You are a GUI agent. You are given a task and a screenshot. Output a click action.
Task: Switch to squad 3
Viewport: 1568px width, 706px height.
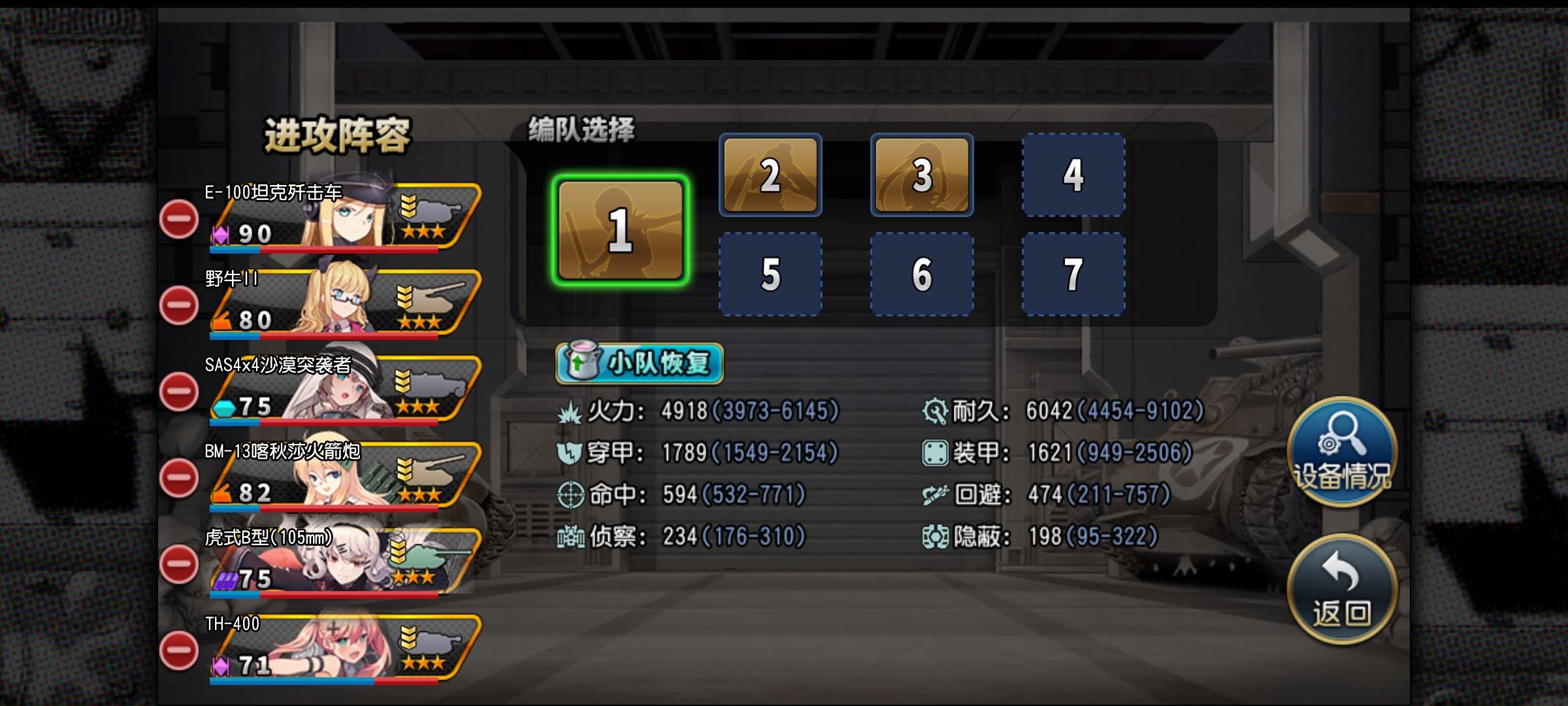(922, 176)
